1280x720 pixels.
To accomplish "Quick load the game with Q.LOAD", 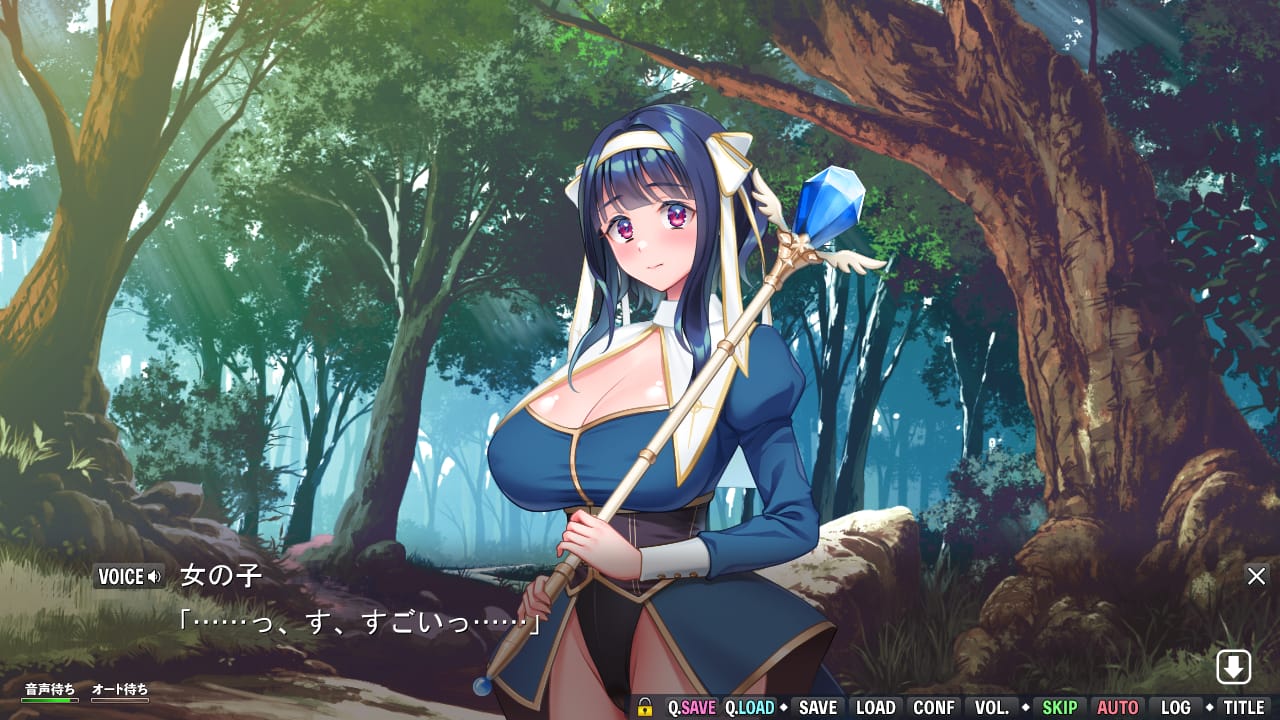I will (751, 707).
